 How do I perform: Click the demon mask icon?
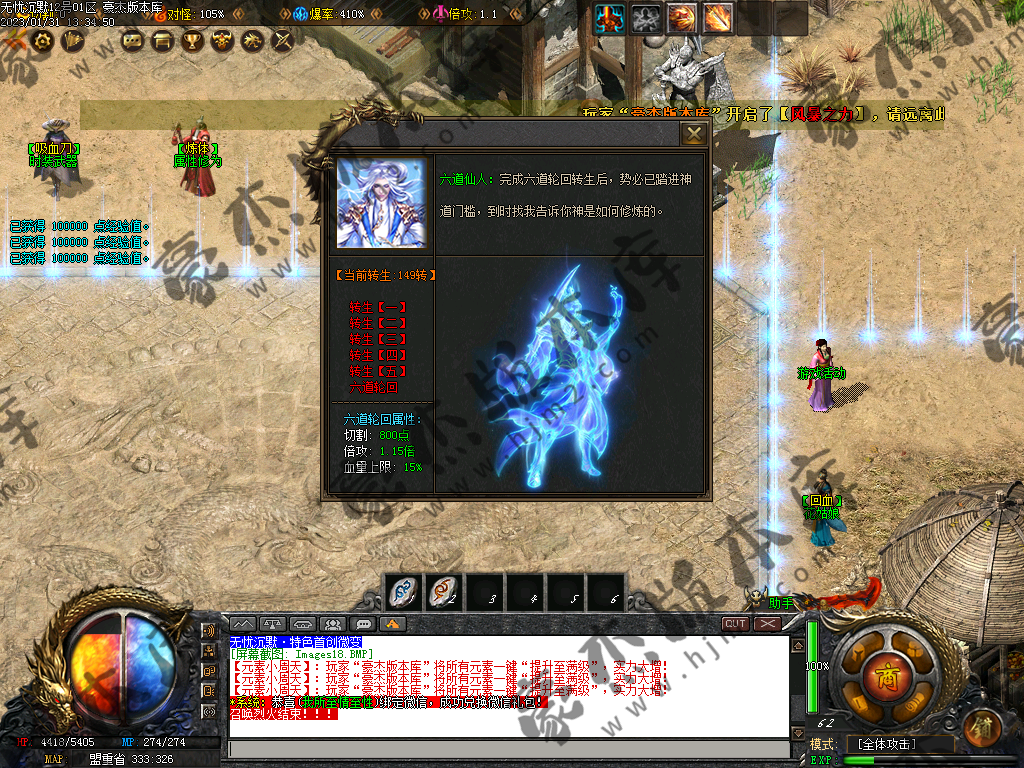pyautogui.click(x=222, y=41)
